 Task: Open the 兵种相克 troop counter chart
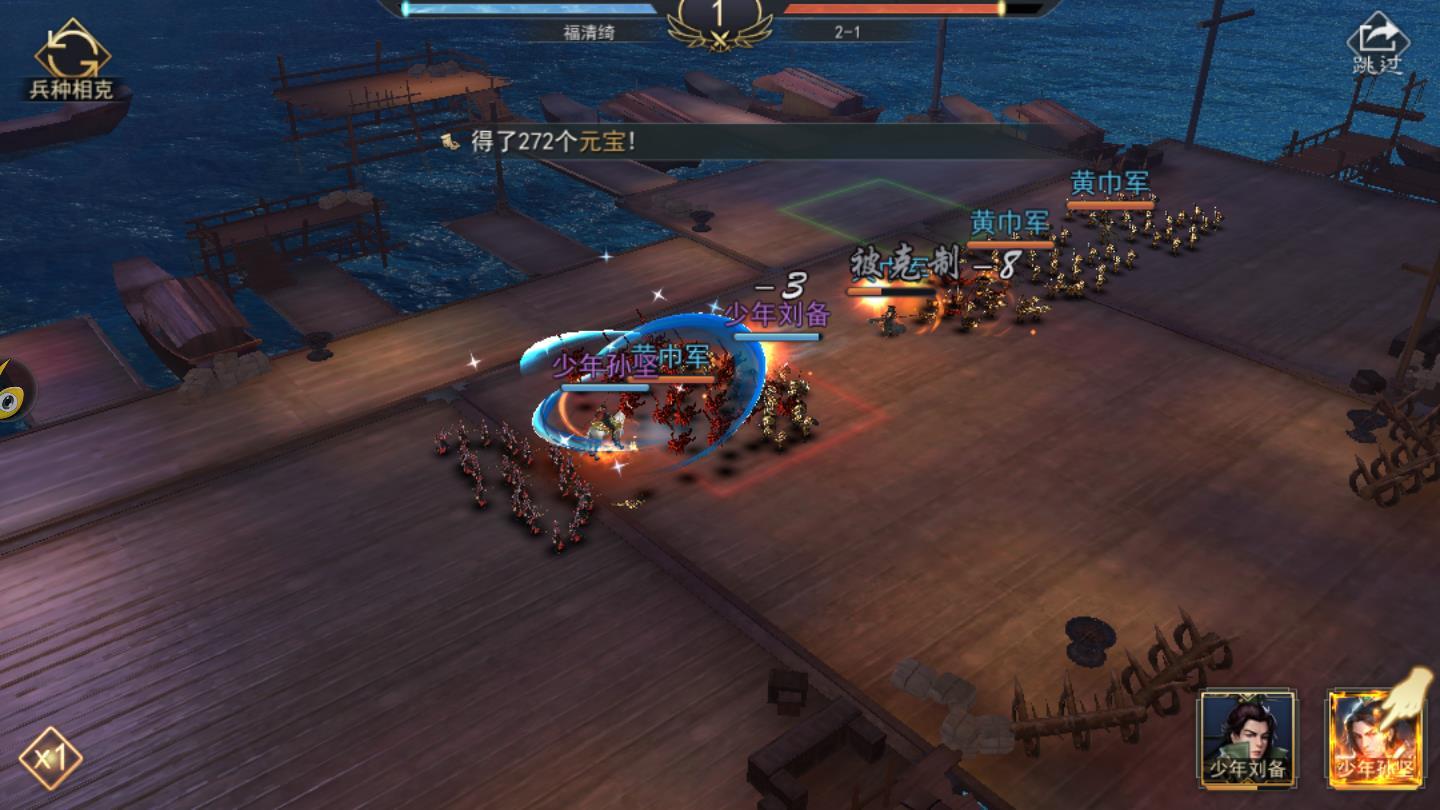coord(71,62)
